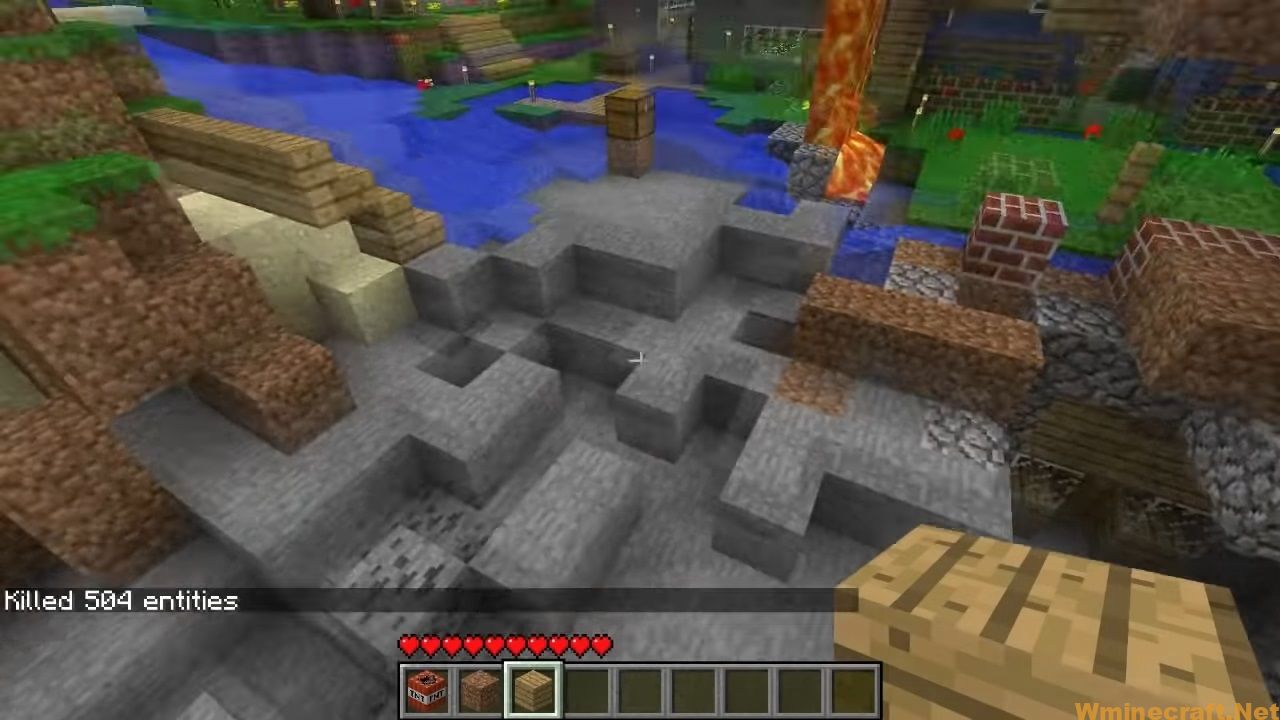Click the rightmost heart icon
This screenshot has height=720, width=1280.
600,646
